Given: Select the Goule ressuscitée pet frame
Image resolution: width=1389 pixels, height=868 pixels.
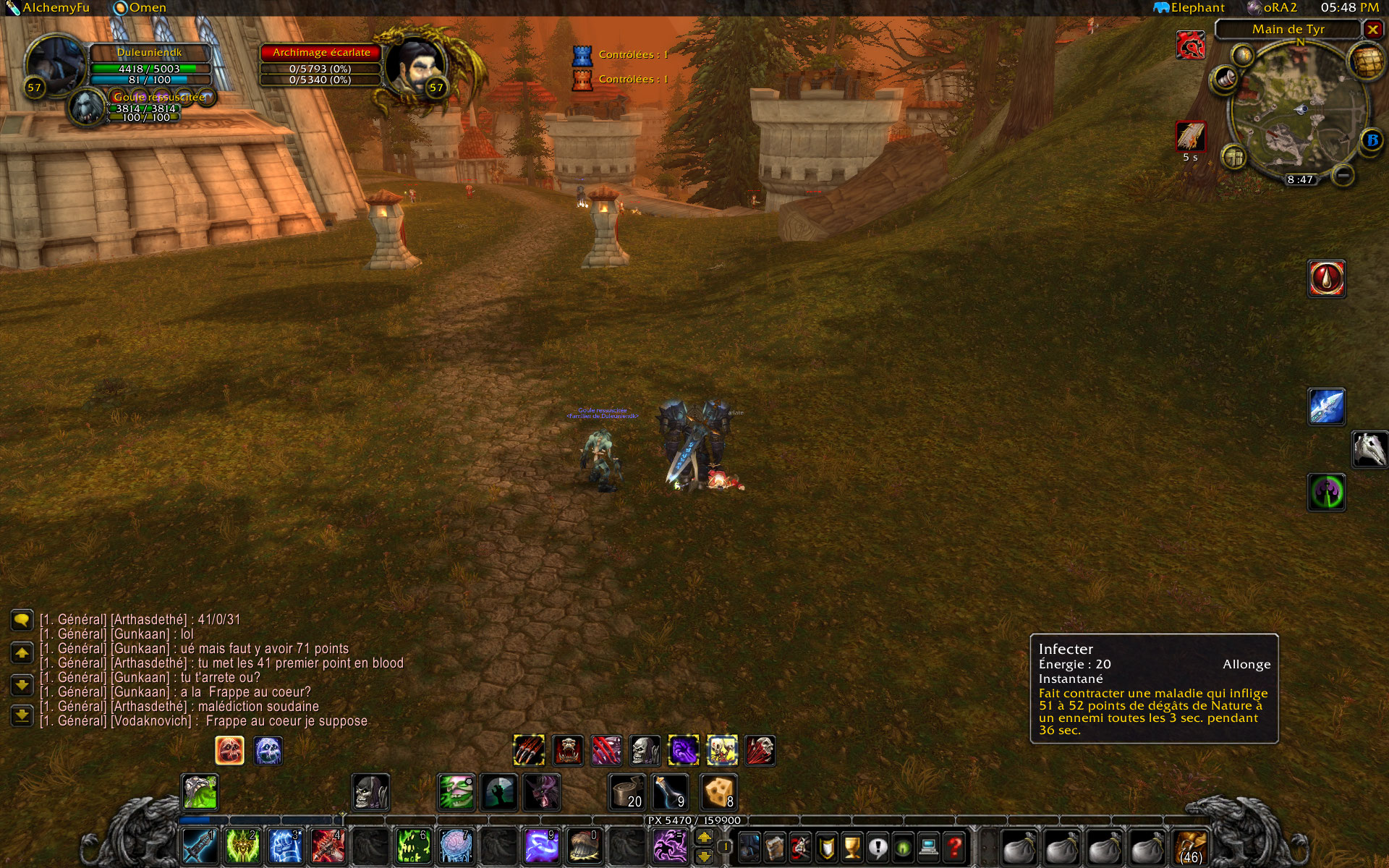Looking at the screenshot, I should point(159,97).
